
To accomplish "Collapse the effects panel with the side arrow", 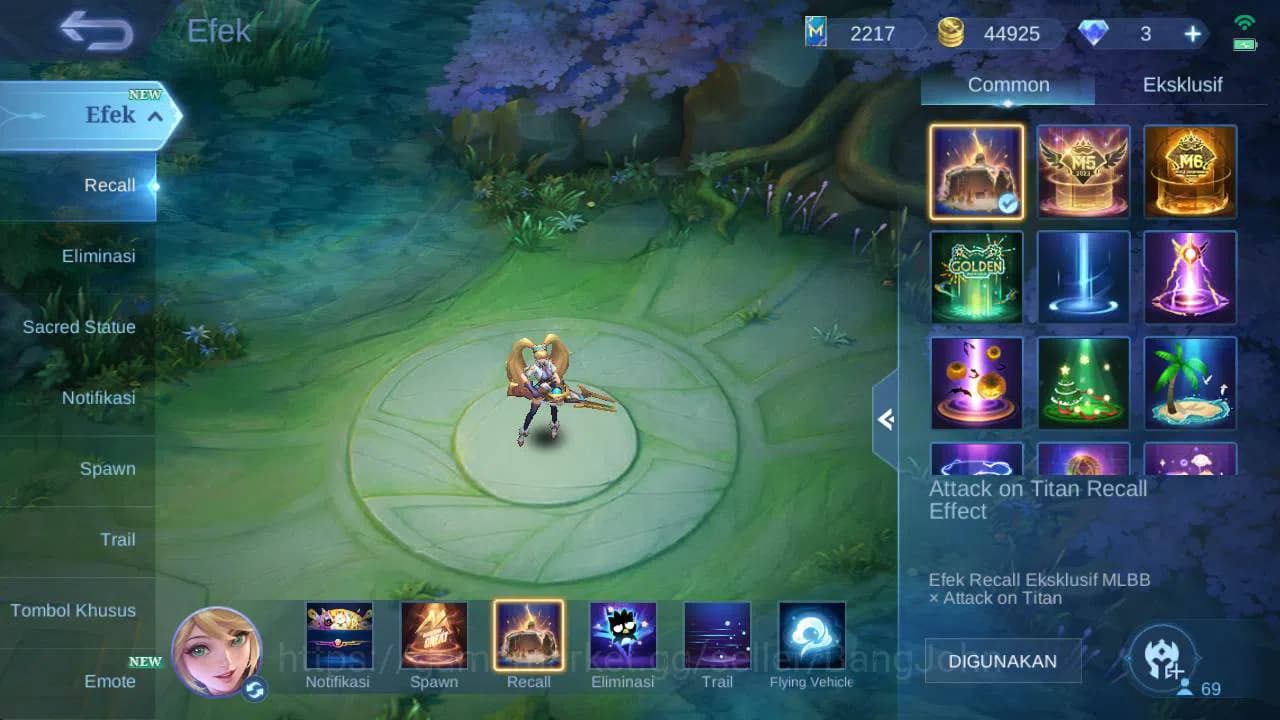I will [886, 420].
